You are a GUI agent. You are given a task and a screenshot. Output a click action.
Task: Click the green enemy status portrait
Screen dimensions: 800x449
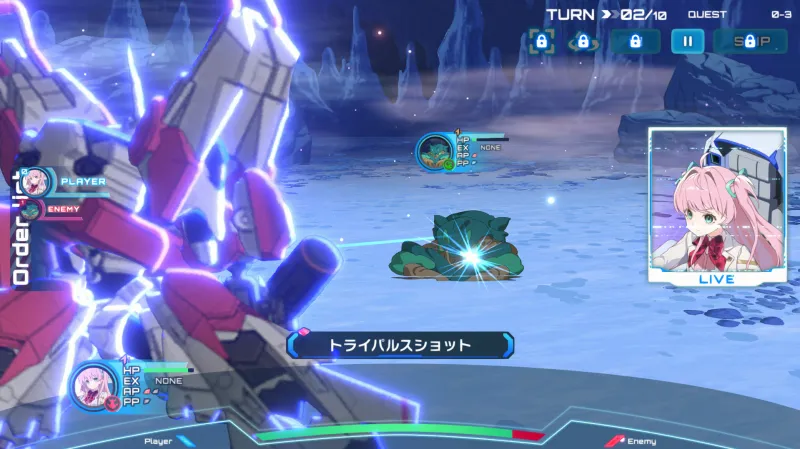pos(435,152)
